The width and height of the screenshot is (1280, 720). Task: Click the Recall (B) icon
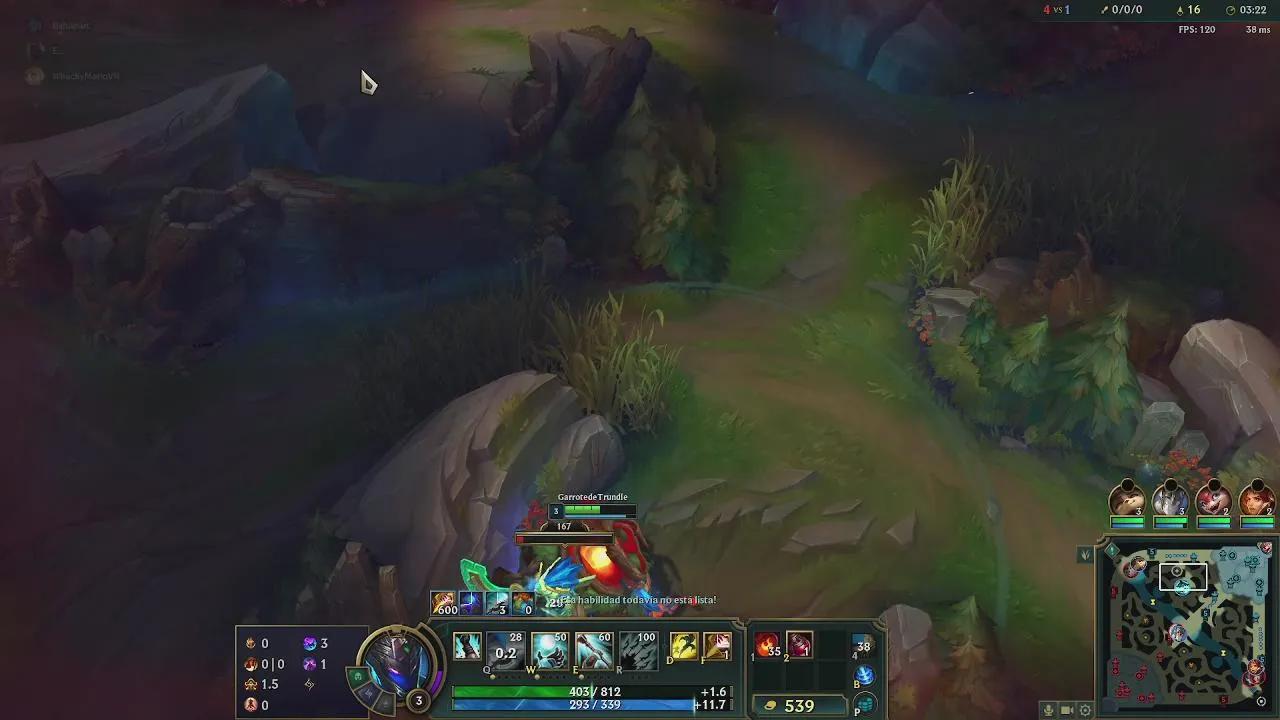864,676
